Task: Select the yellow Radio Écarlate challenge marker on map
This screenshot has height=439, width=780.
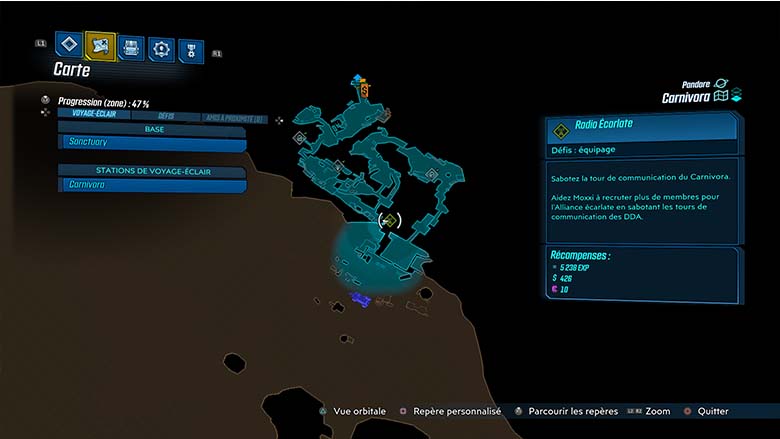Action: pos(390,220)
